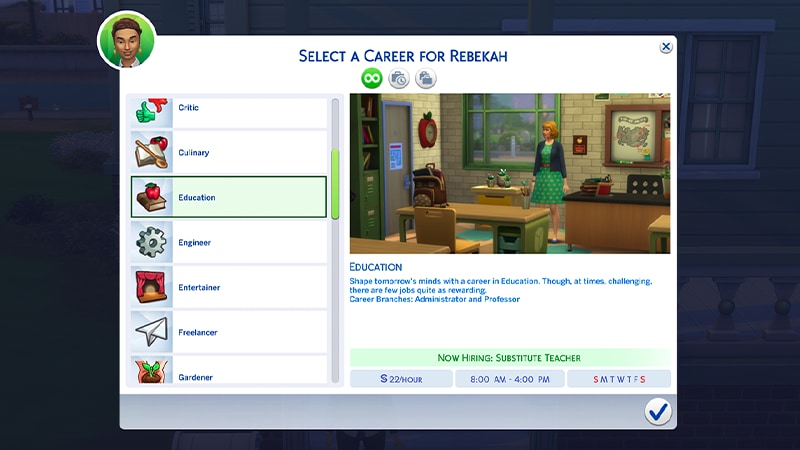Image resolution: width=800 pixels, height=450 pixels.
Task: Choose the Entertainer career
Action: tap(229, 287)
